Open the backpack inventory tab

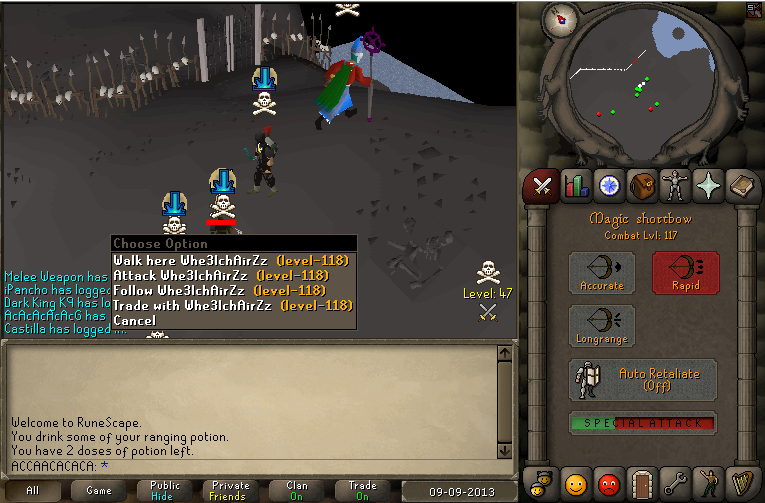[640, 185]
